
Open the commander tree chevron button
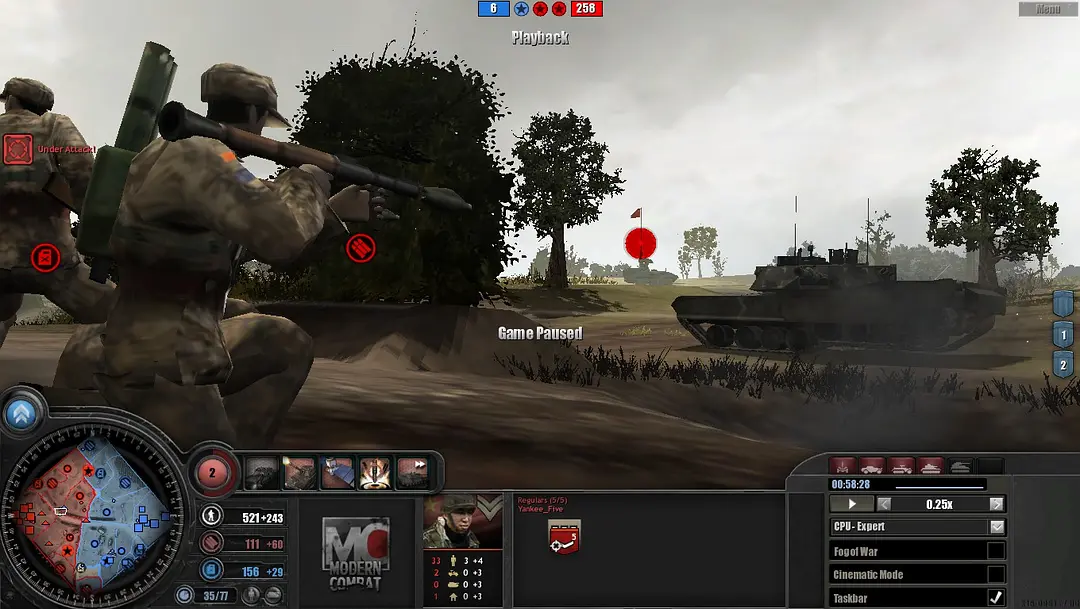19,413
